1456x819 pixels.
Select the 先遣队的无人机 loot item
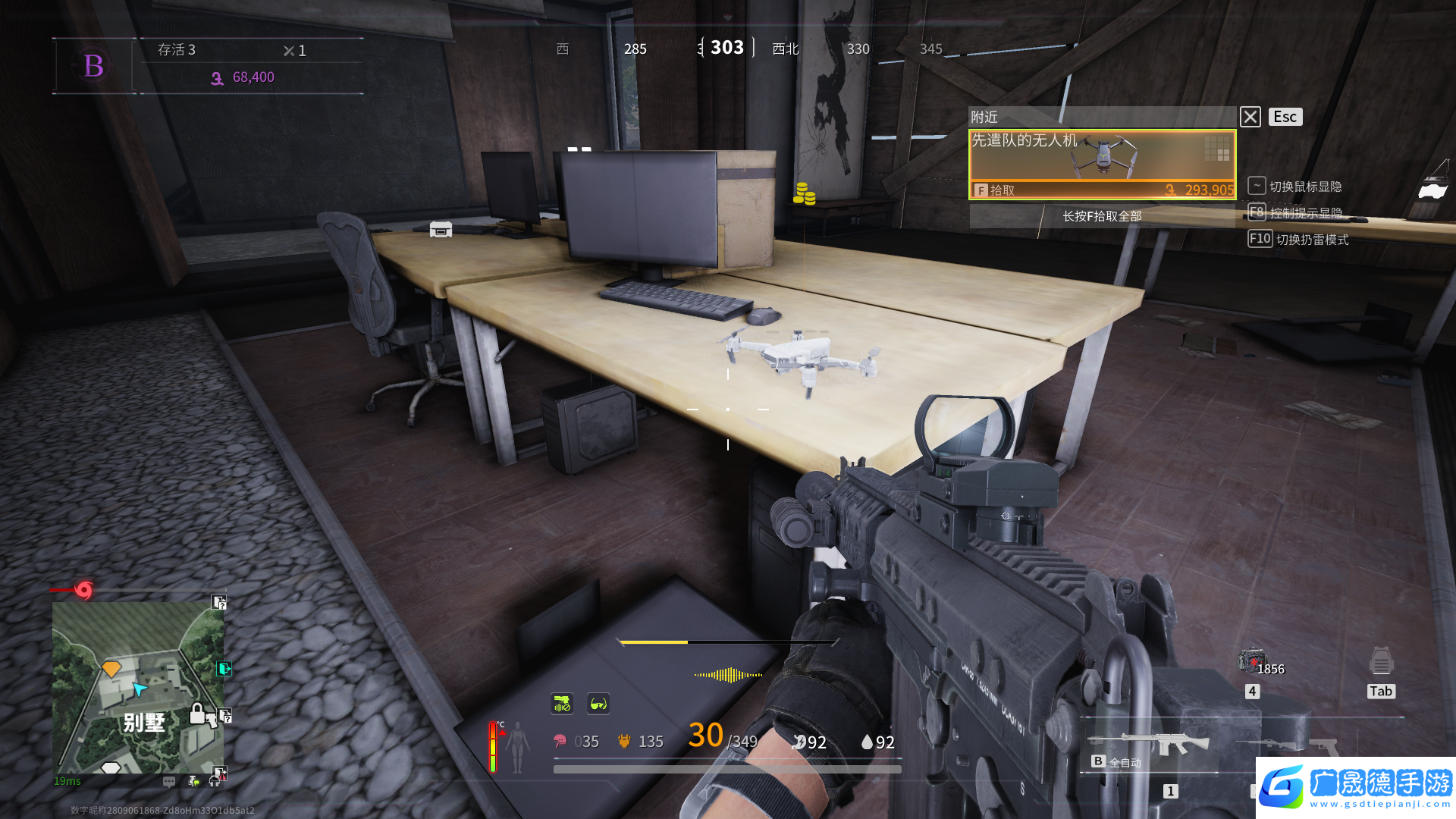[1102, 164]
